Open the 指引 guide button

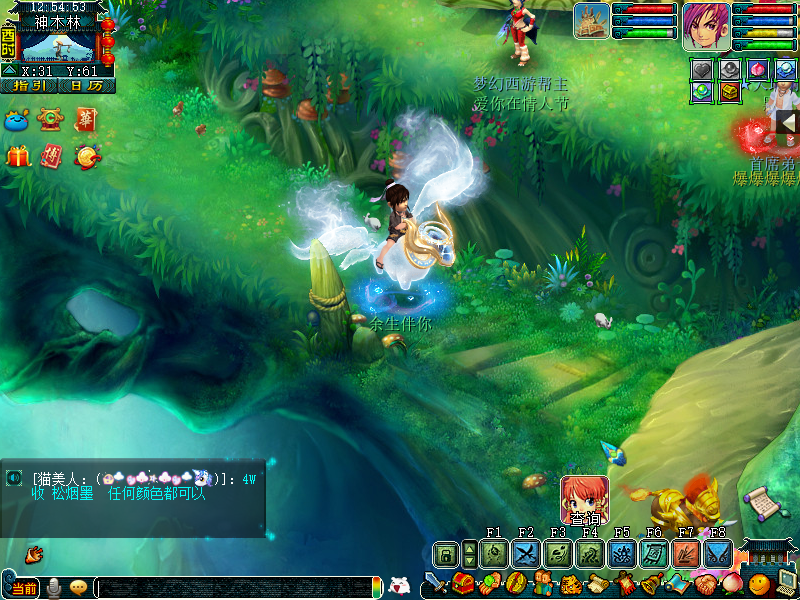(29, 86)
